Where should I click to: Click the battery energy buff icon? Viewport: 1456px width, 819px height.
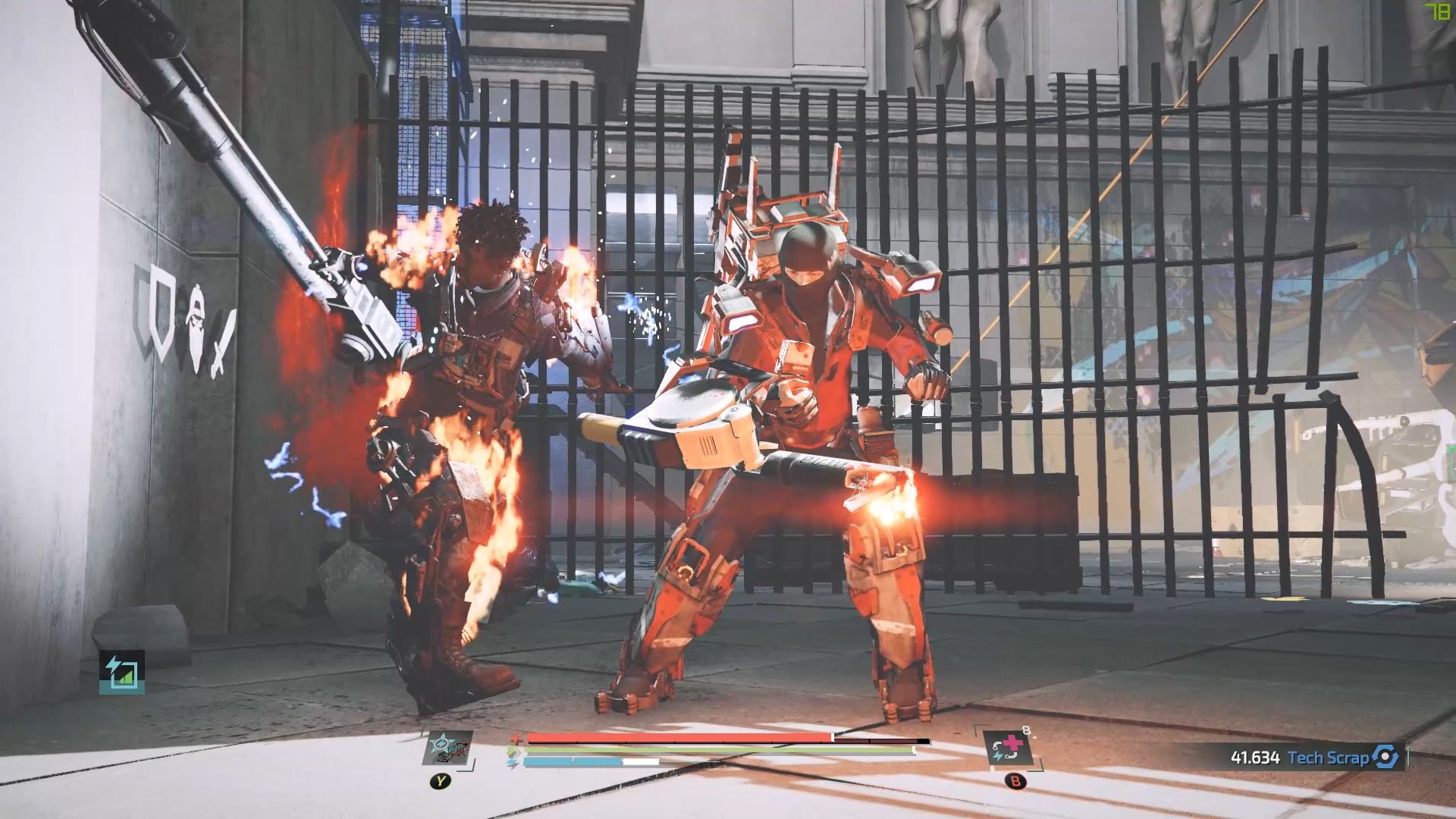(x=121, y=672)
